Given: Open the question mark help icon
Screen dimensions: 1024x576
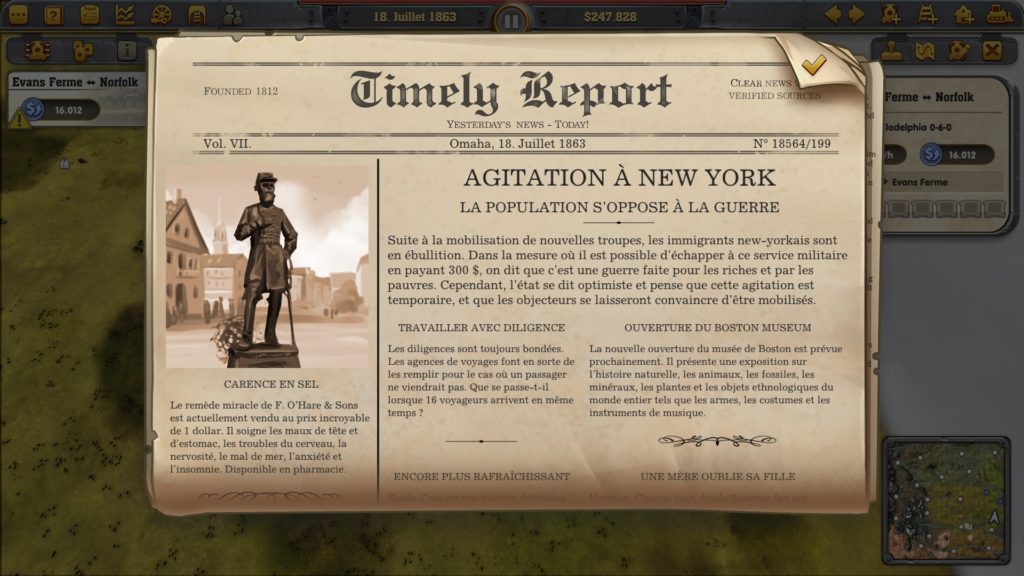Looking at the screenshot, I should pos(54,15).
